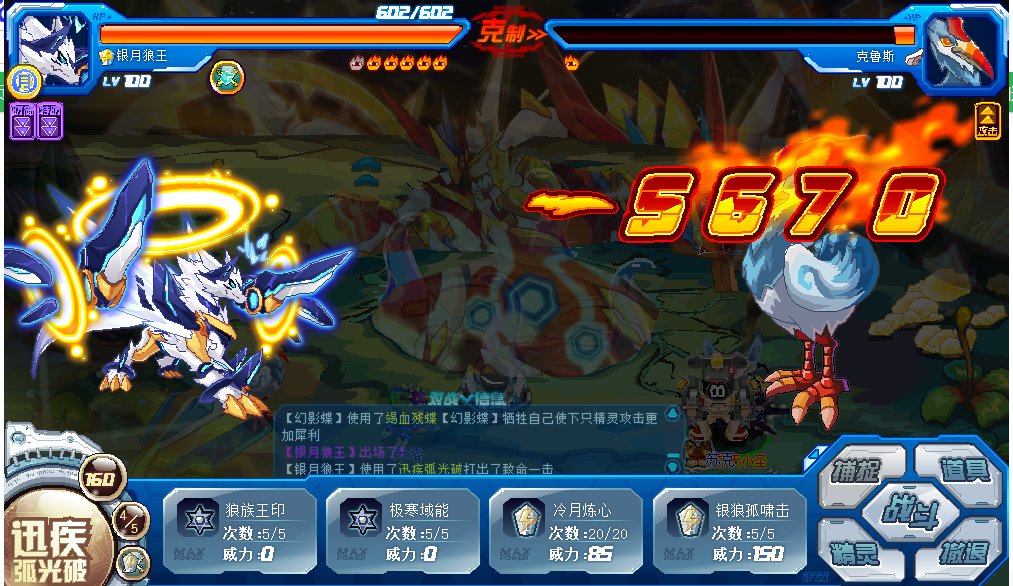Image resolution: width=1013 pixels, height=586 pixels.
Task: Use the 狼族王印 skill
Action: 238,525
